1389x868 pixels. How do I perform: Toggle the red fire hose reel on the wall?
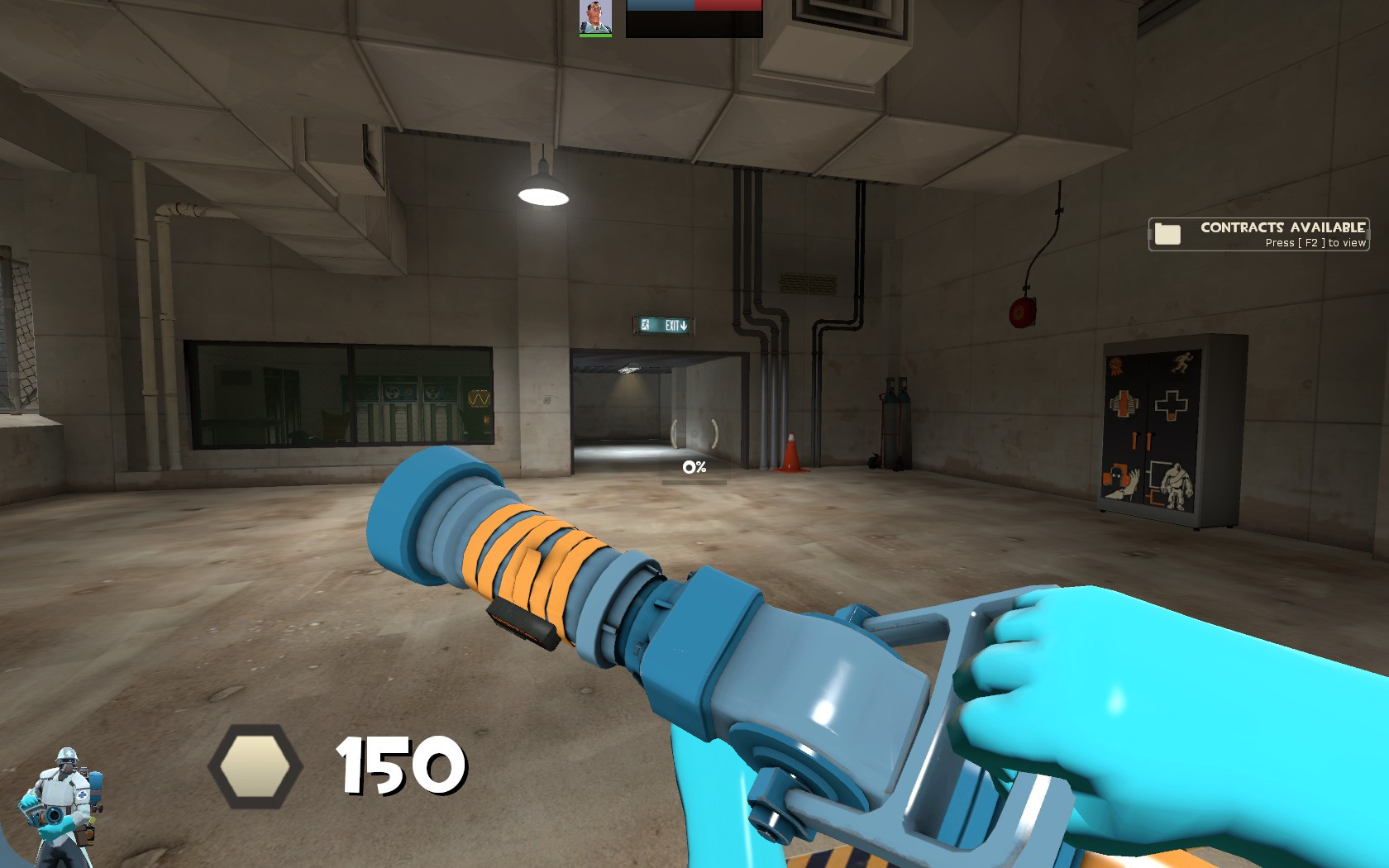pos(1021,312)
